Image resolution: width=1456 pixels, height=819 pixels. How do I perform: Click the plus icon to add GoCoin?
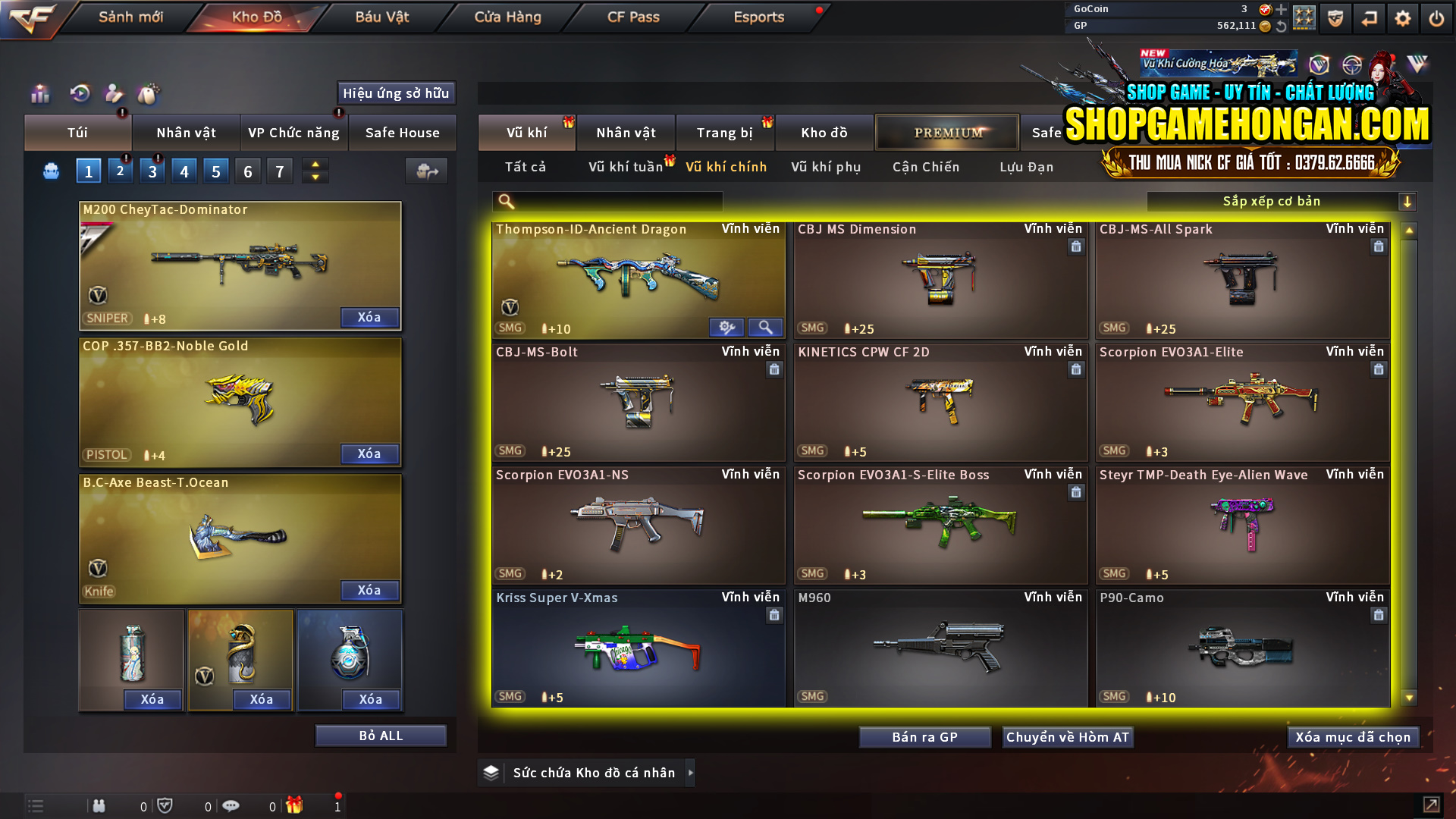coord(1282,10)
